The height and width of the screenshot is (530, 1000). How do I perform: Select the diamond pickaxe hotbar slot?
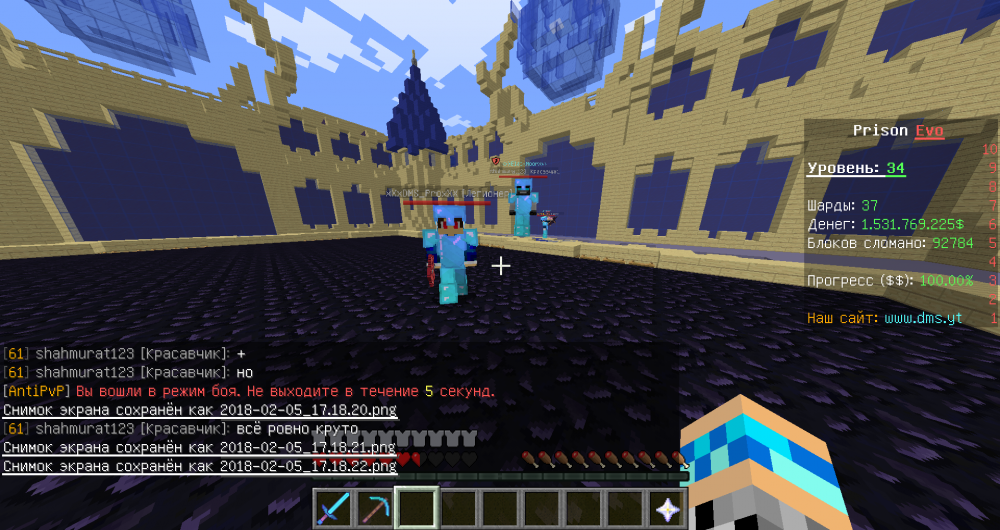click(x=376, y=508)
